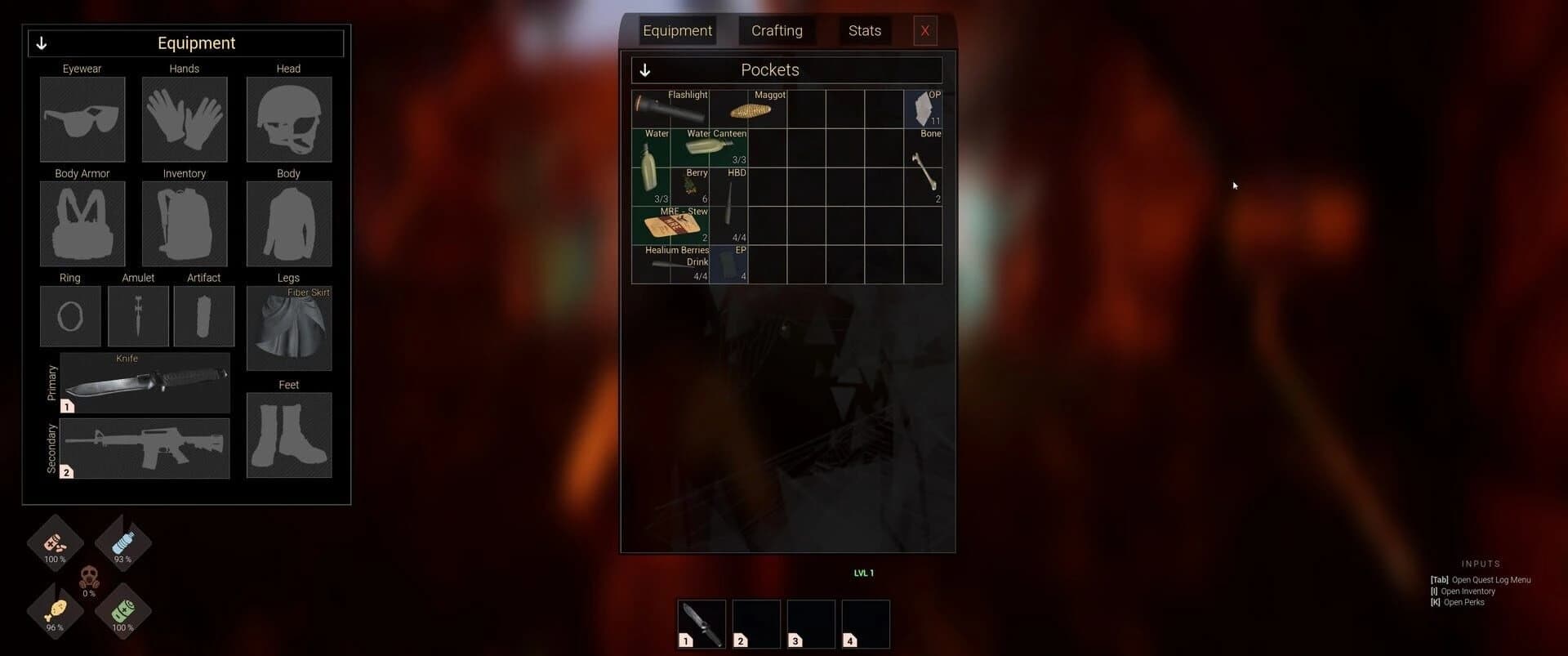1568x656 pixels.
Task: Select the OP stack of 11
Action: [923, 109]
